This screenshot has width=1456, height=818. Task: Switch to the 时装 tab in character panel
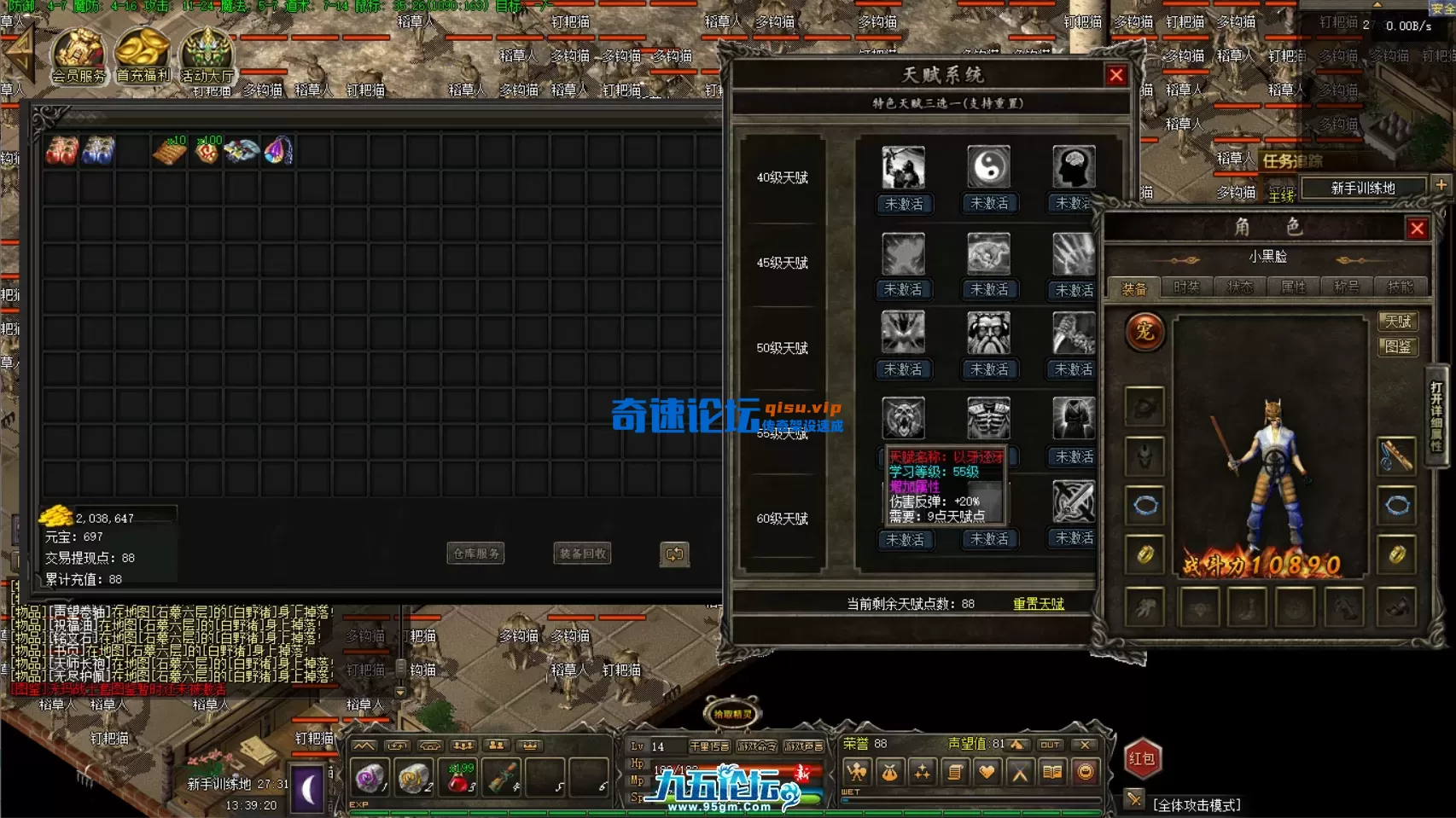(1185, 287)
